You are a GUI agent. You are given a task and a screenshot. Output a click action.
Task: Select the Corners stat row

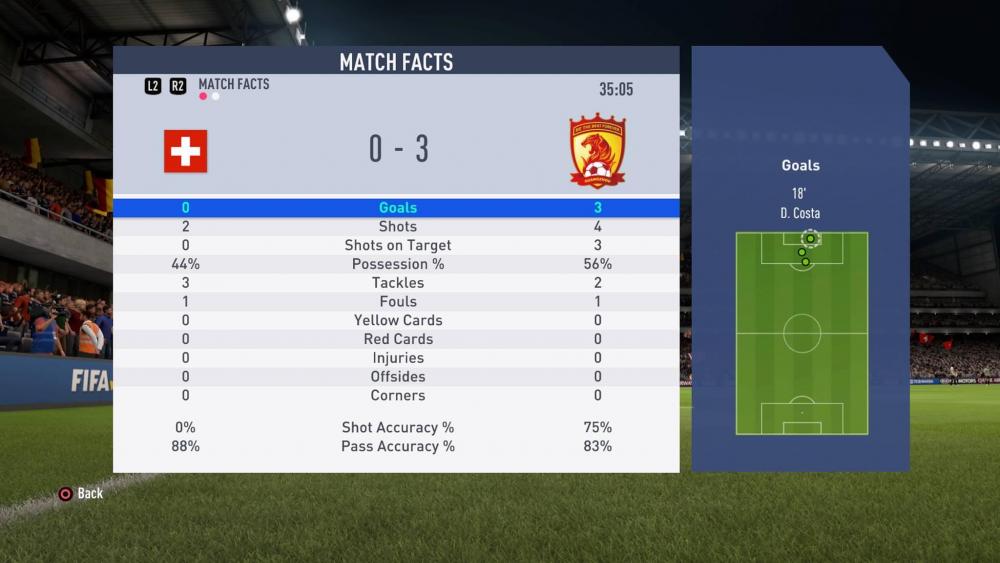[397, 396]
